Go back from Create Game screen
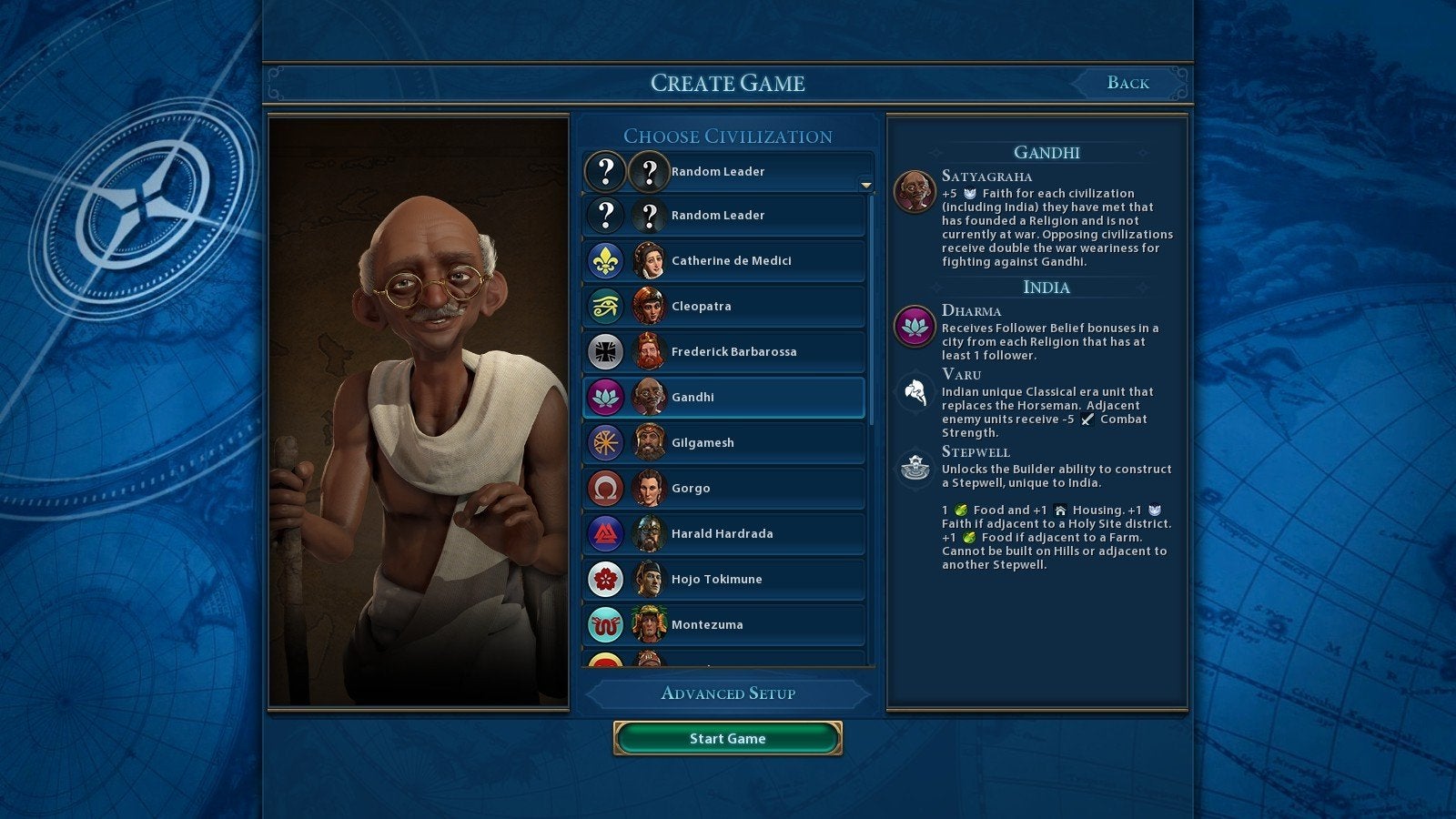Image resolution: width=1456 pixels, height=819 pixels. tap(1127, 83)
